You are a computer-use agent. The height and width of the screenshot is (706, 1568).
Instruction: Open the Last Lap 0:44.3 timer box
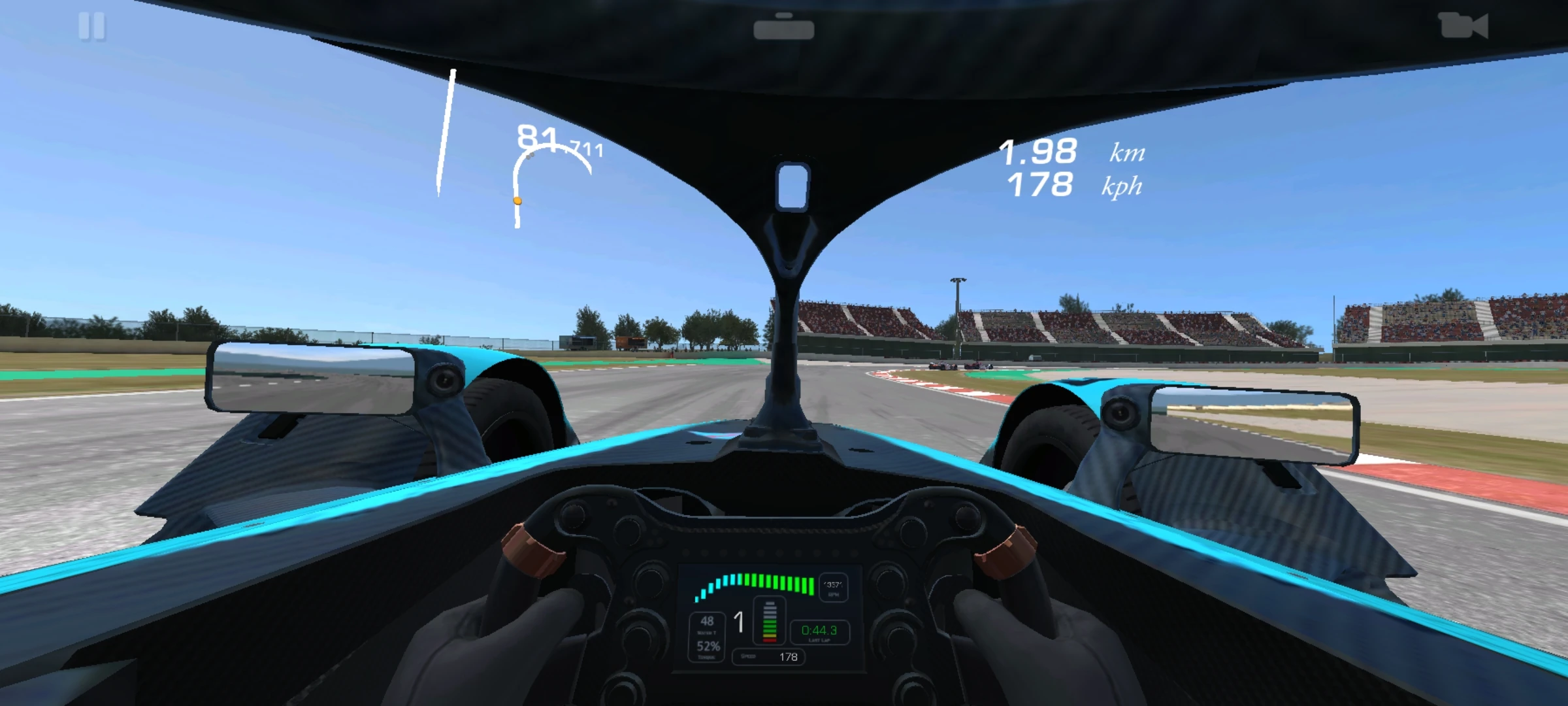[x=819, y=631]
